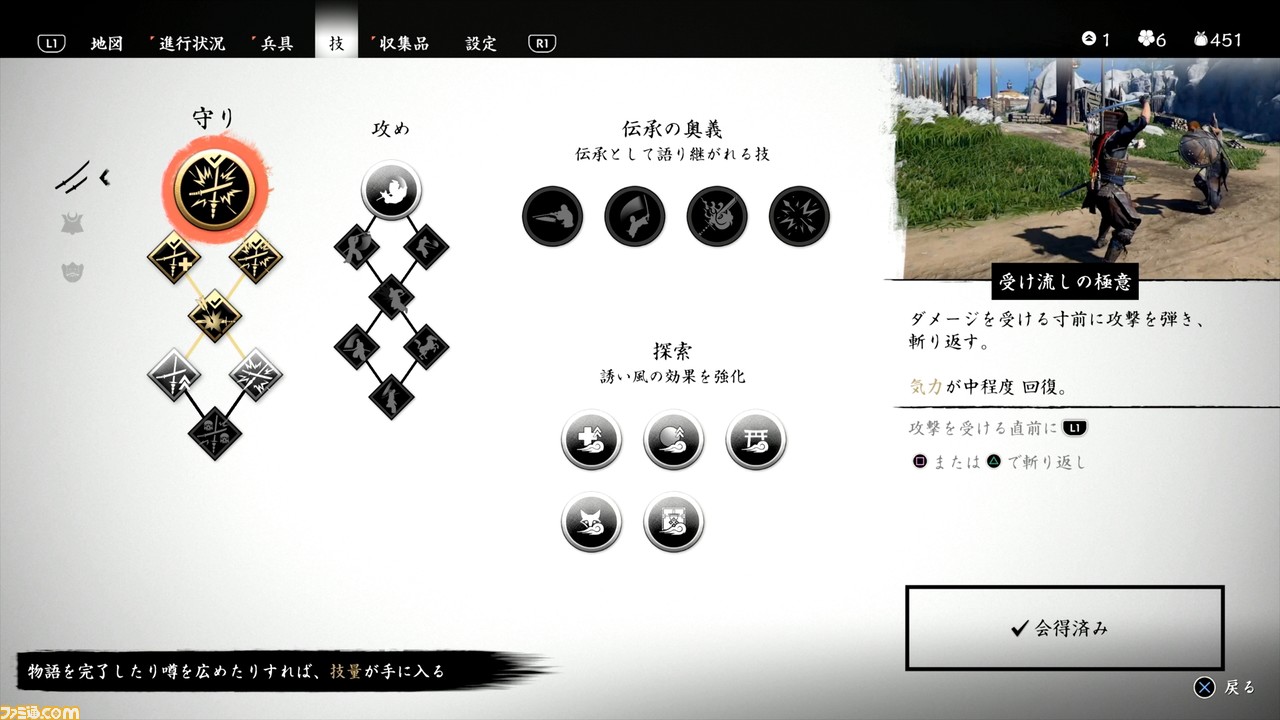Viewport: 1280px width, 720px height.
Task: Select the middle wind upgrade in the 探索 row
Action: coord(672,439)
